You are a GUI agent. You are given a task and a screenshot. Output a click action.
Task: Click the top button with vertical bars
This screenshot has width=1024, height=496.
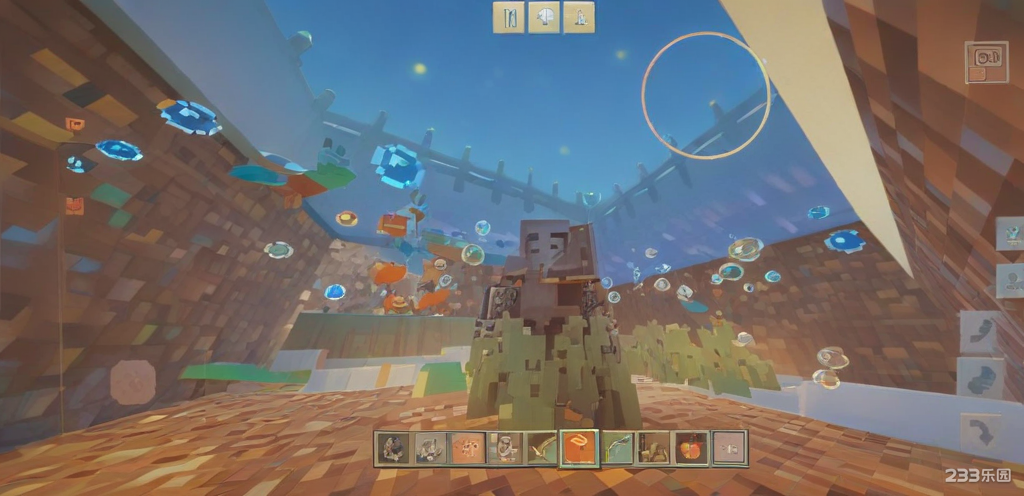[x=509, y=17]
